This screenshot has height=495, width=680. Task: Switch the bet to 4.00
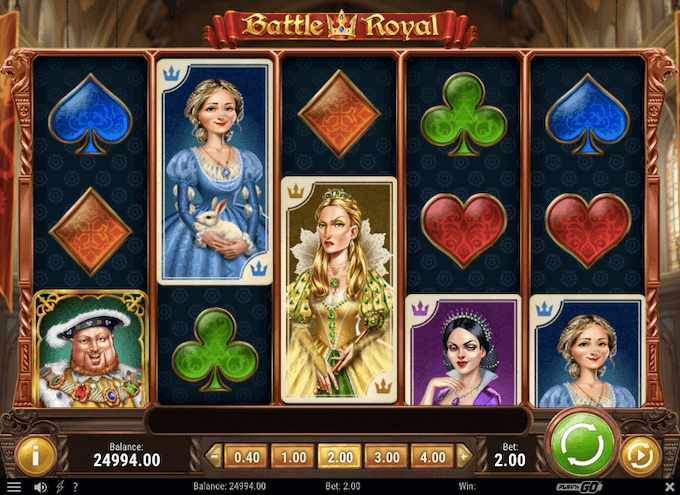[433, 457]
